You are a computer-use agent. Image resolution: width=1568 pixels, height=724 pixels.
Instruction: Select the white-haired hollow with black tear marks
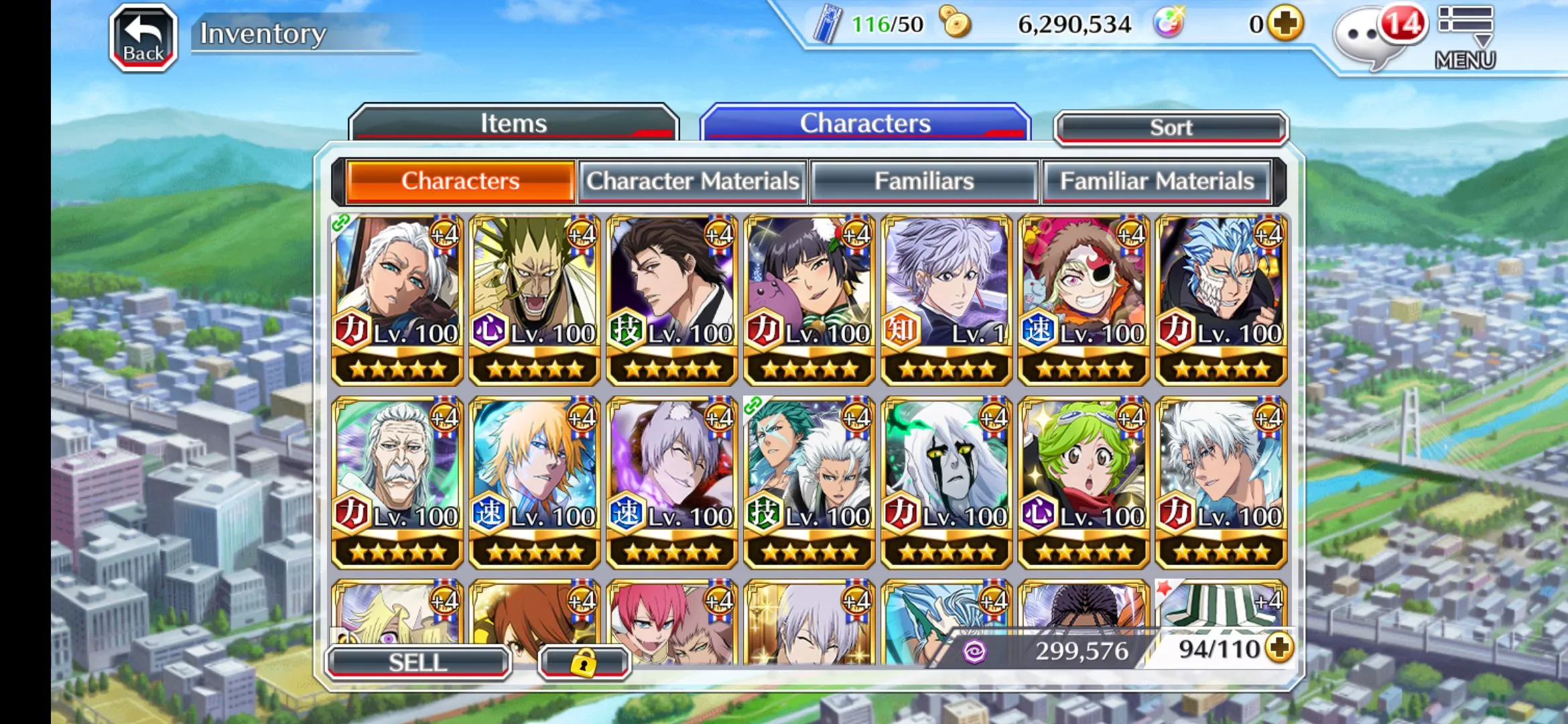946,481
